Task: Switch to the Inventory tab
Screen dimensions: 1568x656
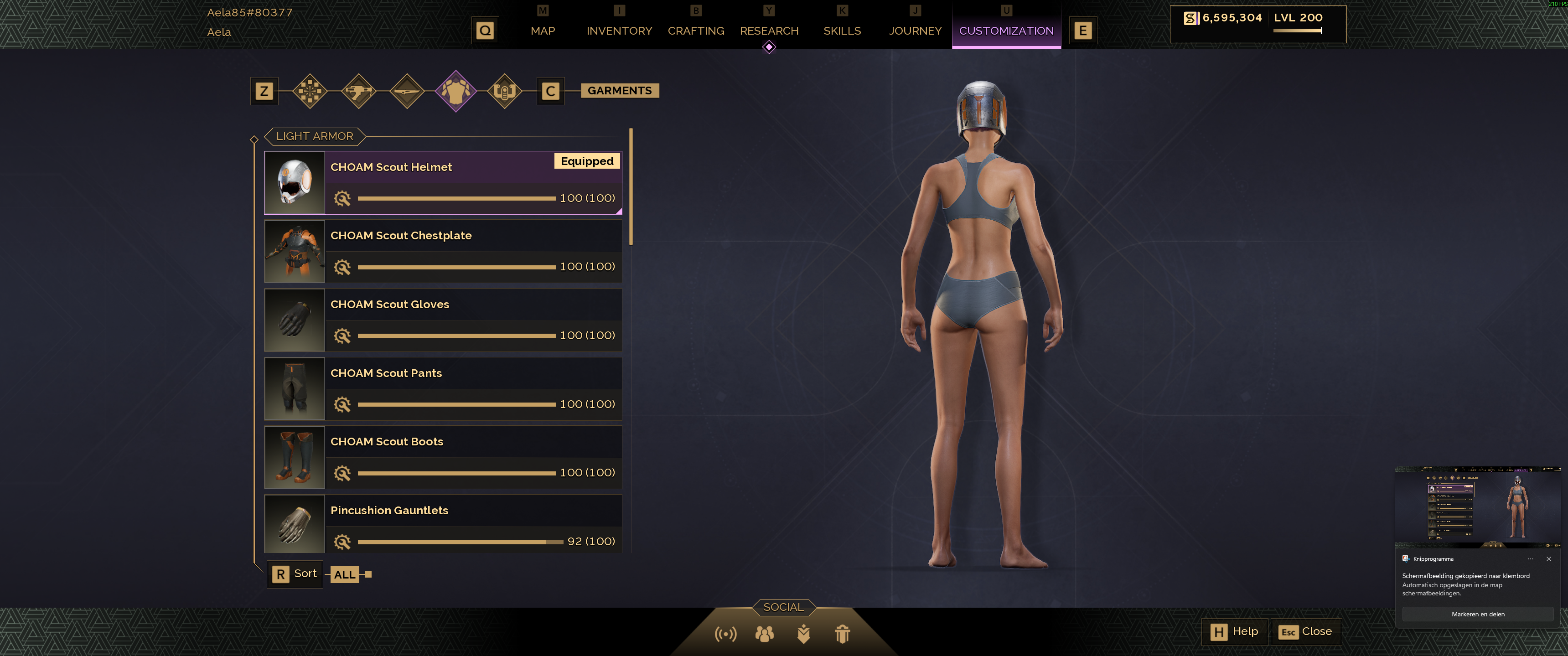Action: 619,31
